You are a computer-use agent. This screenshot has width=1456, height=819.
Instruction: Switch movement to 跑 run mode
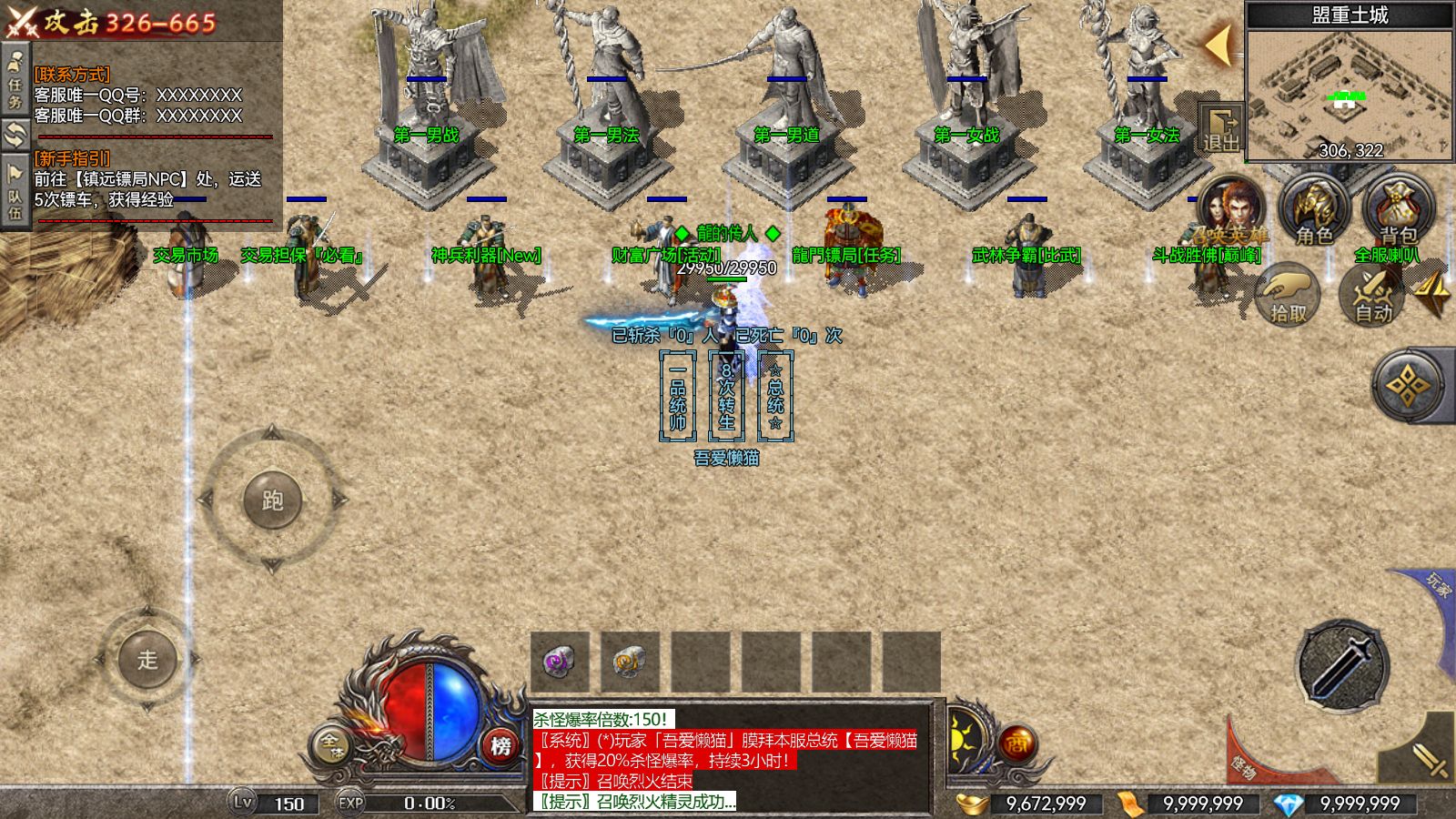click(x=271, y=500)
